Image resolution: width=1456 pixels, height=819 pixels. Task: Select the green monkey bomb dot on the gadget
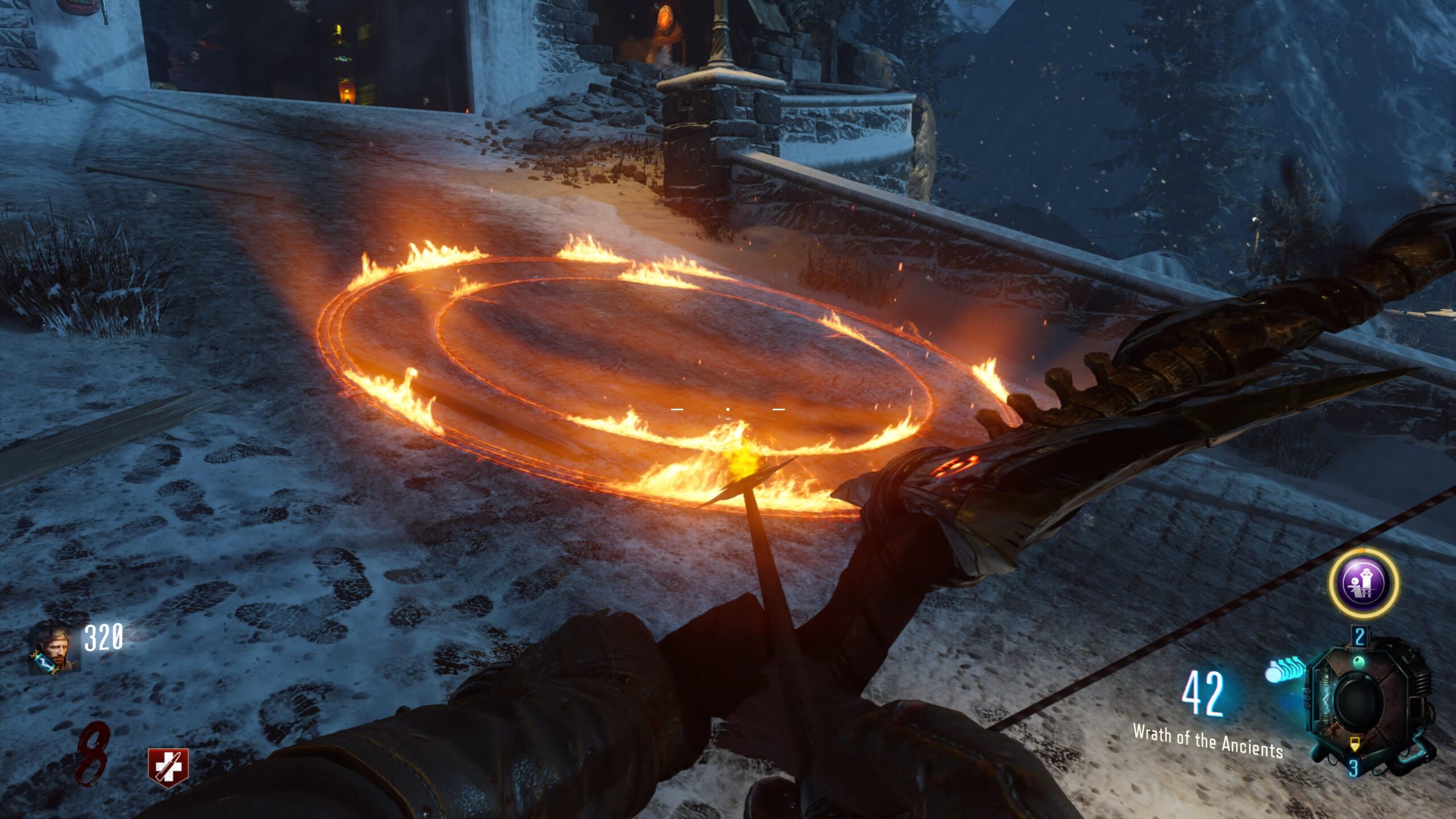(x=1359, y=661)
